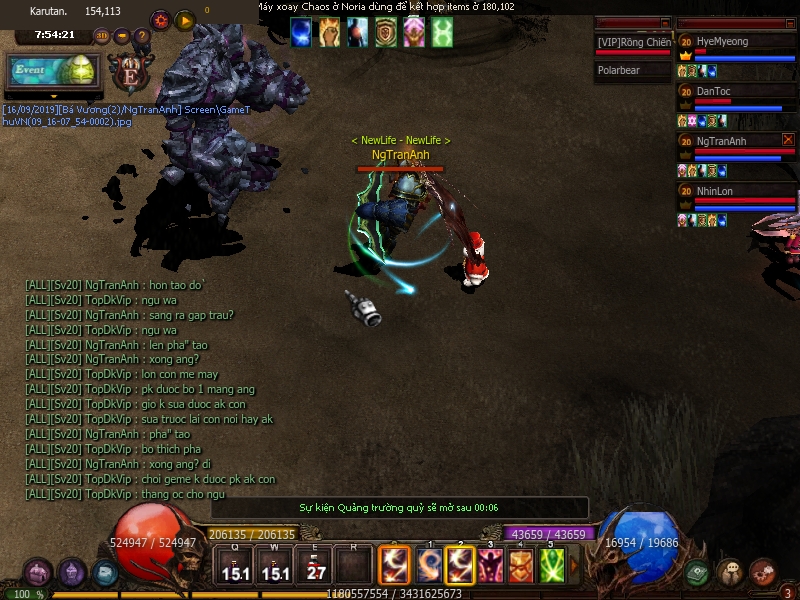The image size is (800, 600).
Task: Select party member HyeMyeong
Action: click(x=736, y=42)
